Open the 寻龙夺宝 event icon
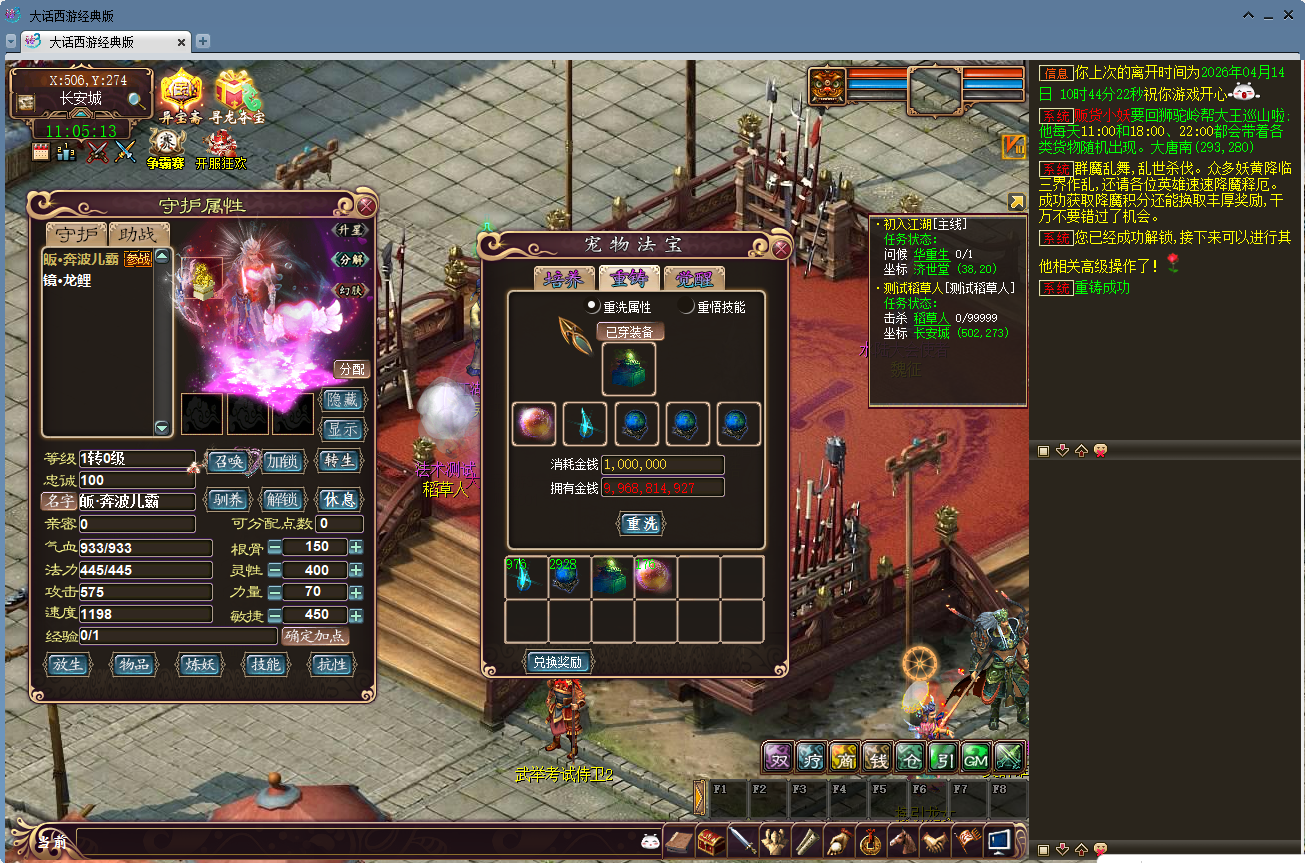Screen dimensions: 1305x863 (x=237, y=96)
